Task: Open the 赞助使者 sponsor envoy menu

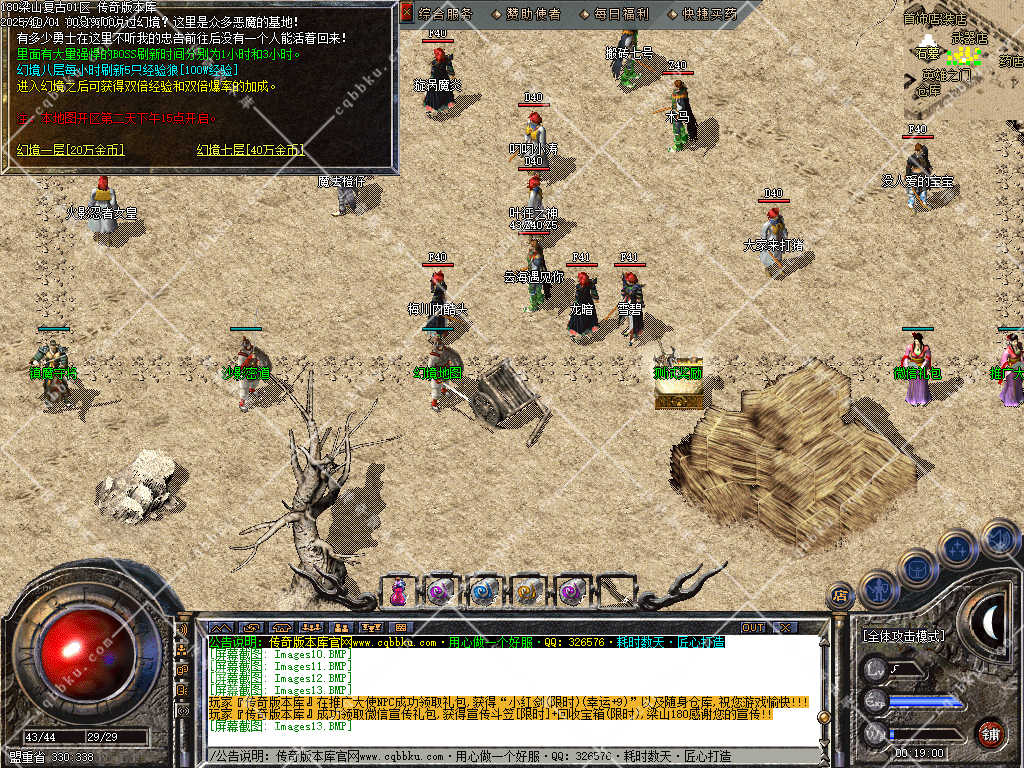Action: point(526,14)
